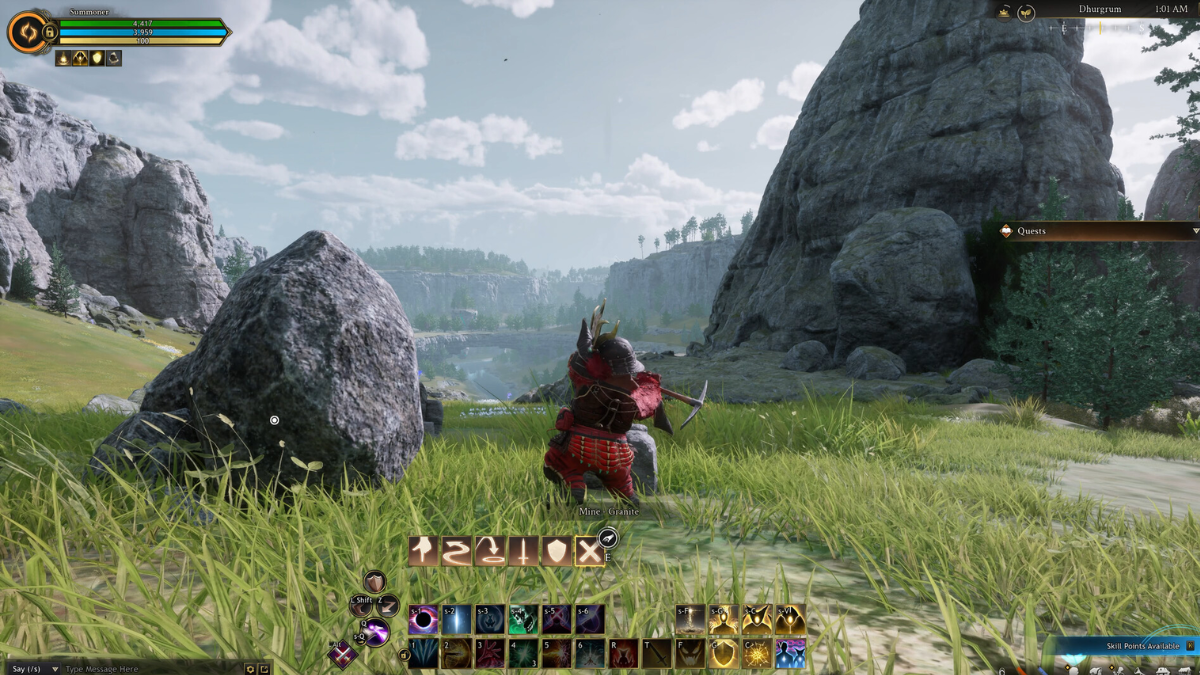Screen dimensions: 1200x675
Task: Toggle the hotbar lock icon
Action: (x=404, y=656)
